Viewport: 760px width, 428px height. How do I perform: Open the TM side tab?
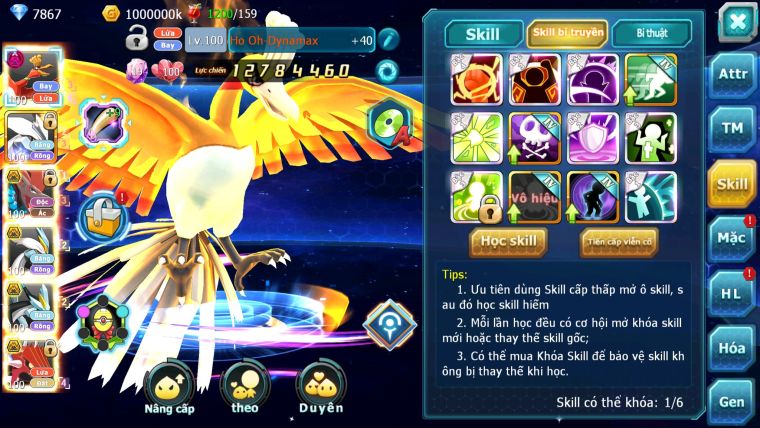[731, 129]
